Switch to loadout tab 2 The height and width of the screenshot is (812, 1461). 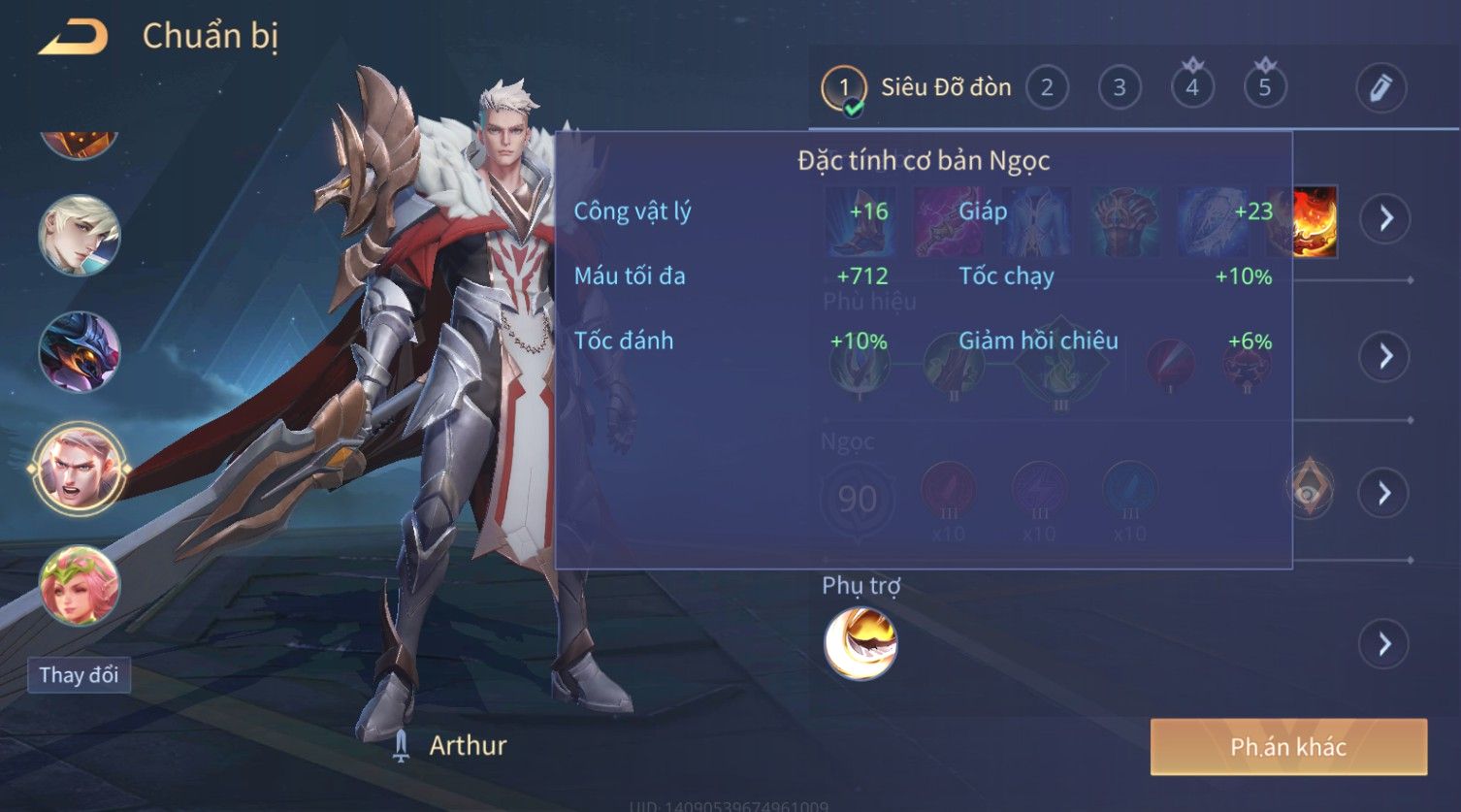pos(1047,88)
